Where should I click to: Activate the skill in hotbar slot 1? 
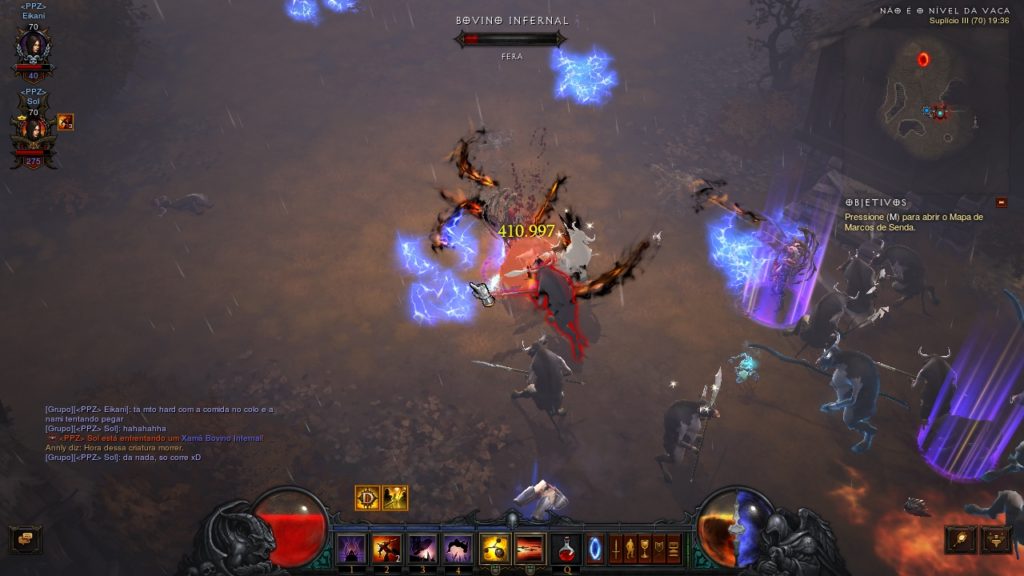(x=350, y=548)
